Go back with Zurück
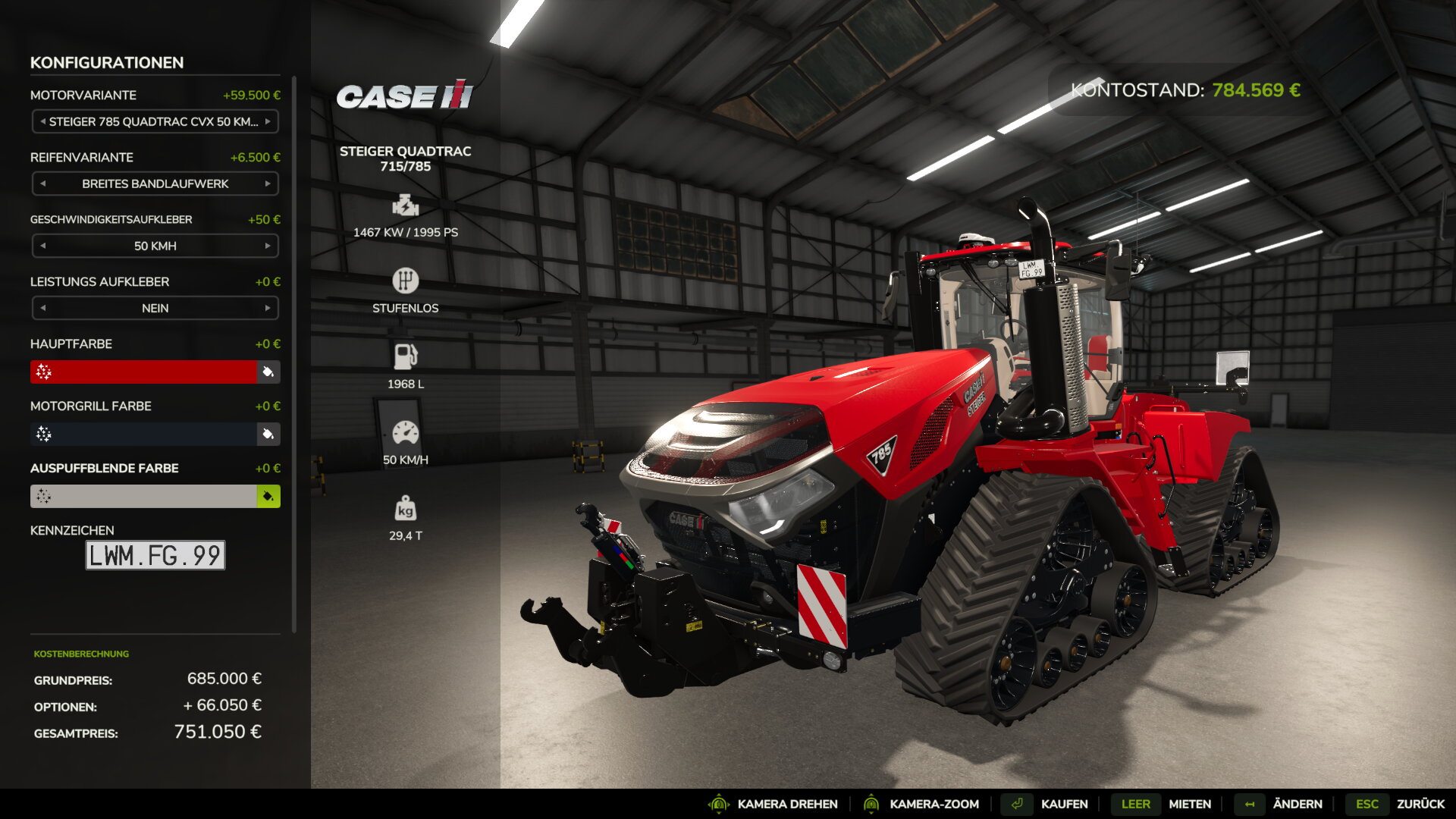Viewport: 1456px width, 819px height. pos(1420,804)
